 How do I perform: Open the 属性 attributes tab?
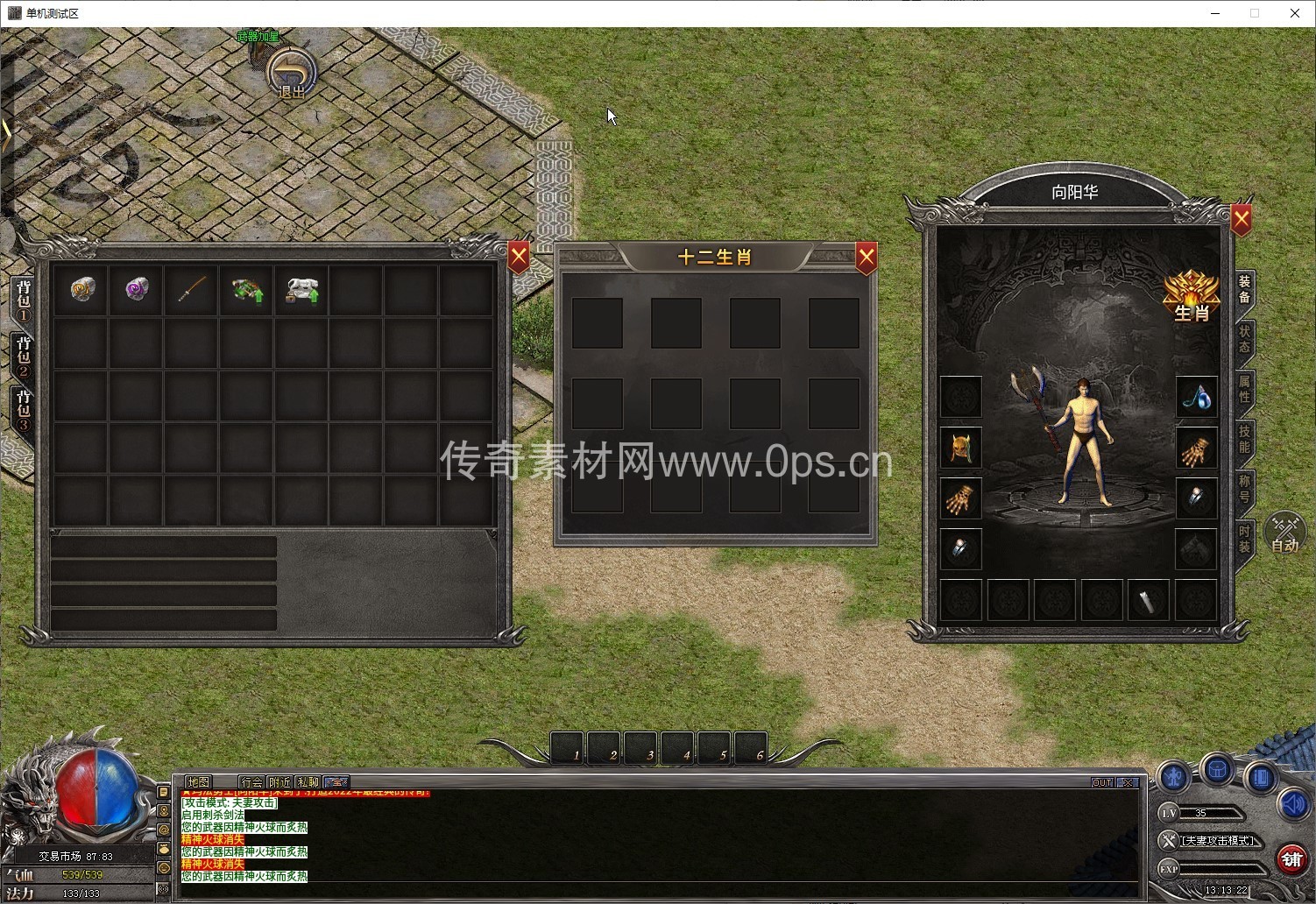click(x=1244, y=389)
